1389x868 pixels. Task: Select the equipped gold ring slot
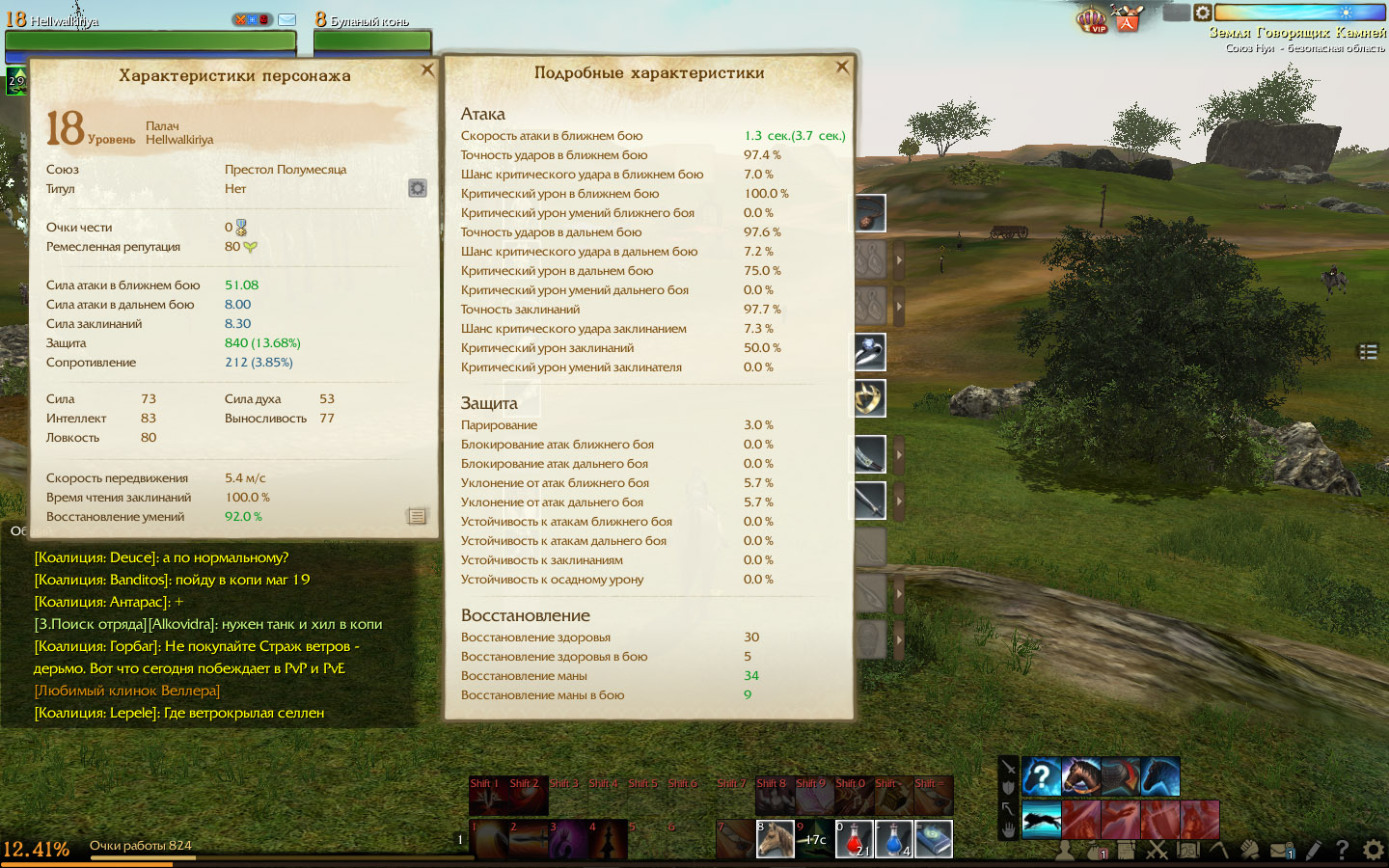(869, 397)
